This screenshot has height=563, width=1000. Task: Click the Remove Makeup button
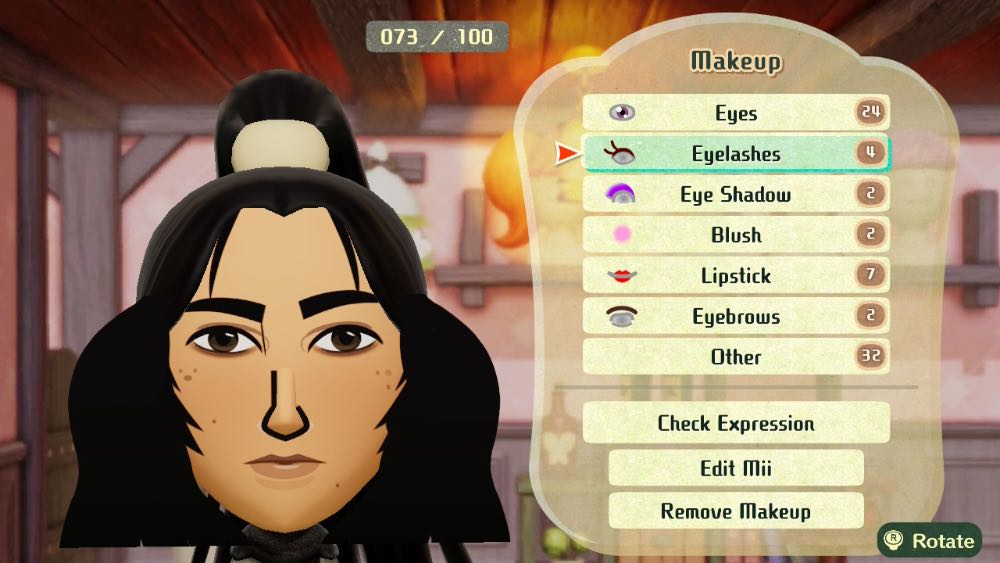(x=735, y=511)
